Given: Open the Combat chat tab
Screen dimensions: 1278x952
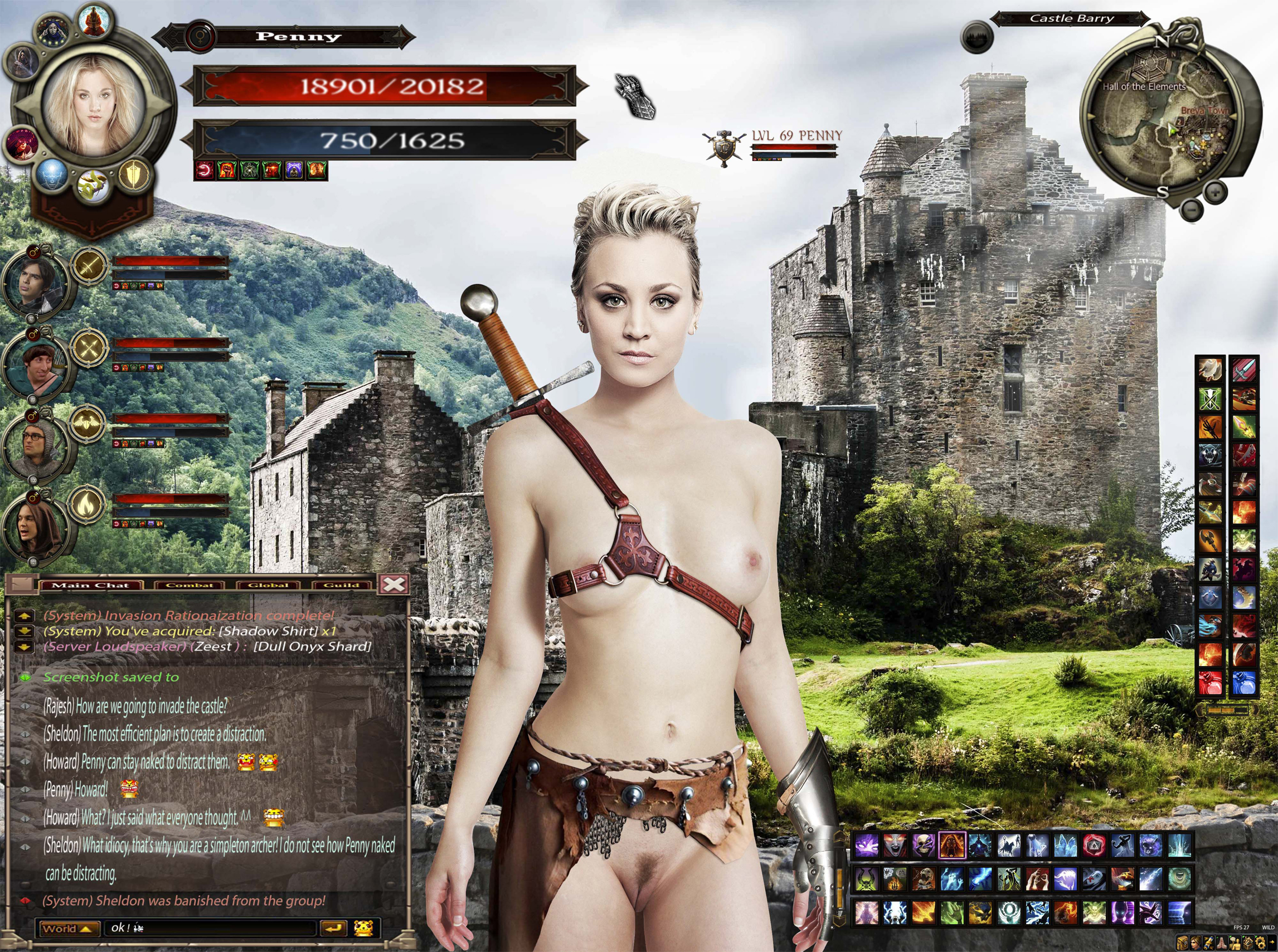Looking at the screenshot, I should [189, 585].
